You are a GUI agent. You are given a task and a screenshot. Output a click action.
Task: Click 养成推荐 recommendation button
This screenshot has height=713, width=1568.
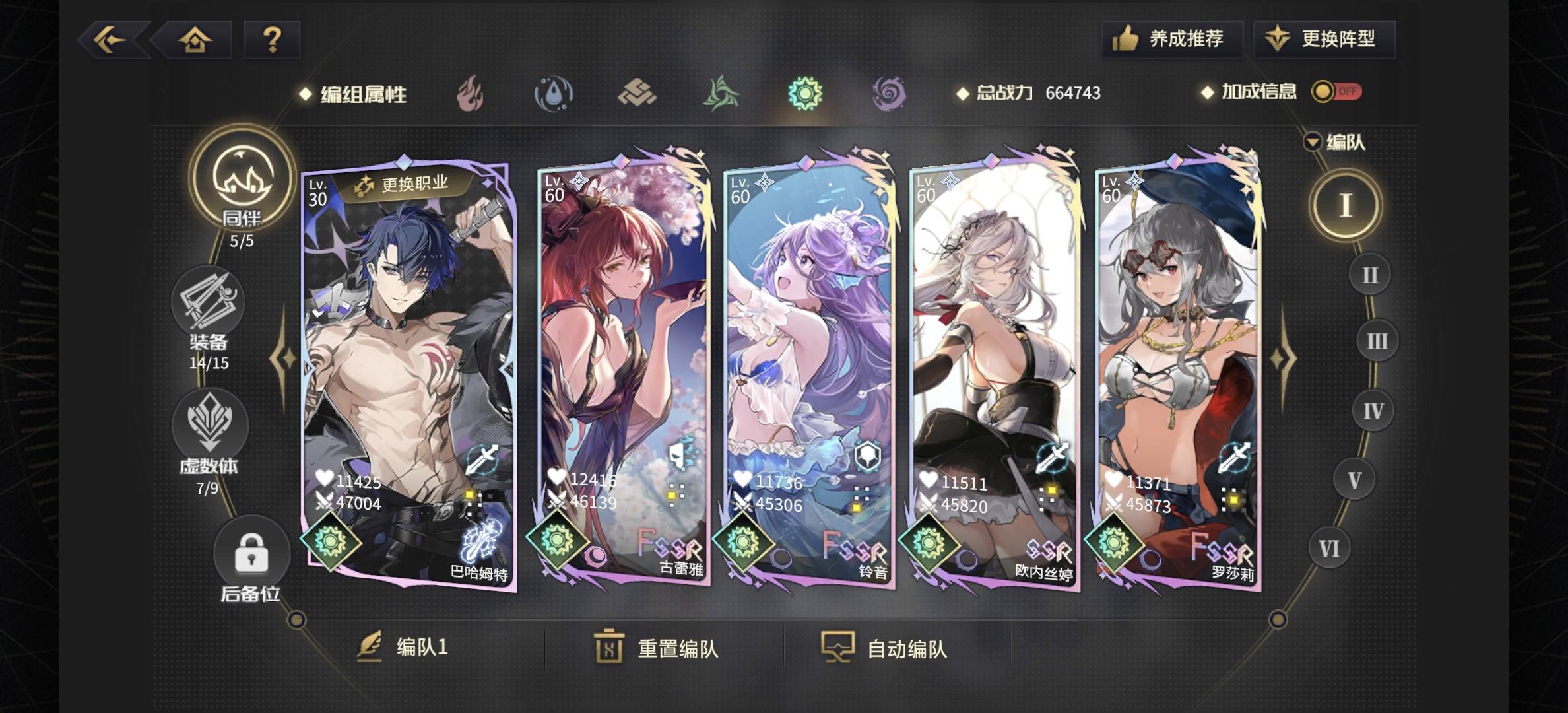click(1173, 40)
